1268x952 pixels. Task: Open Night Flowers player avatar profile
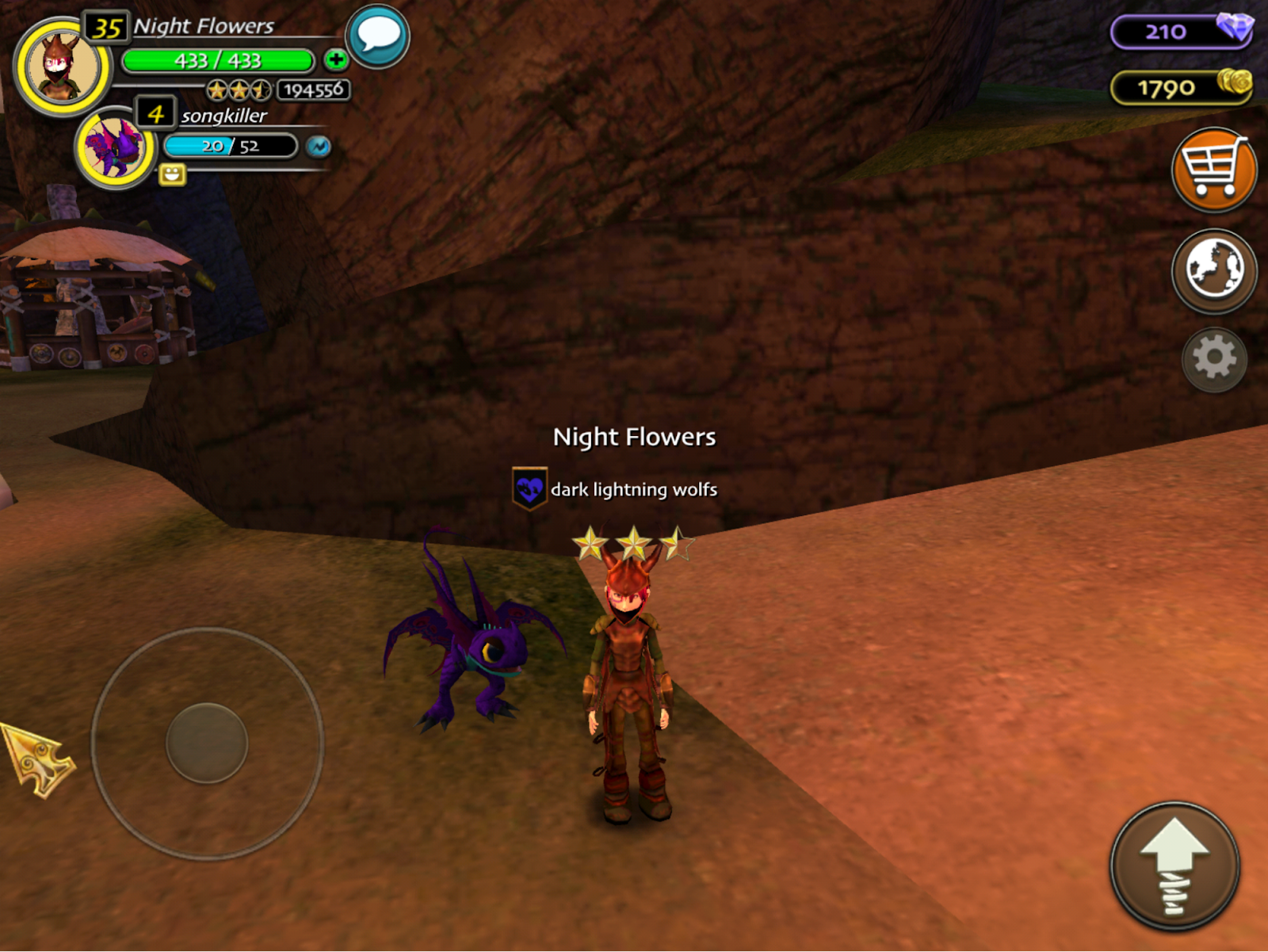62,67
